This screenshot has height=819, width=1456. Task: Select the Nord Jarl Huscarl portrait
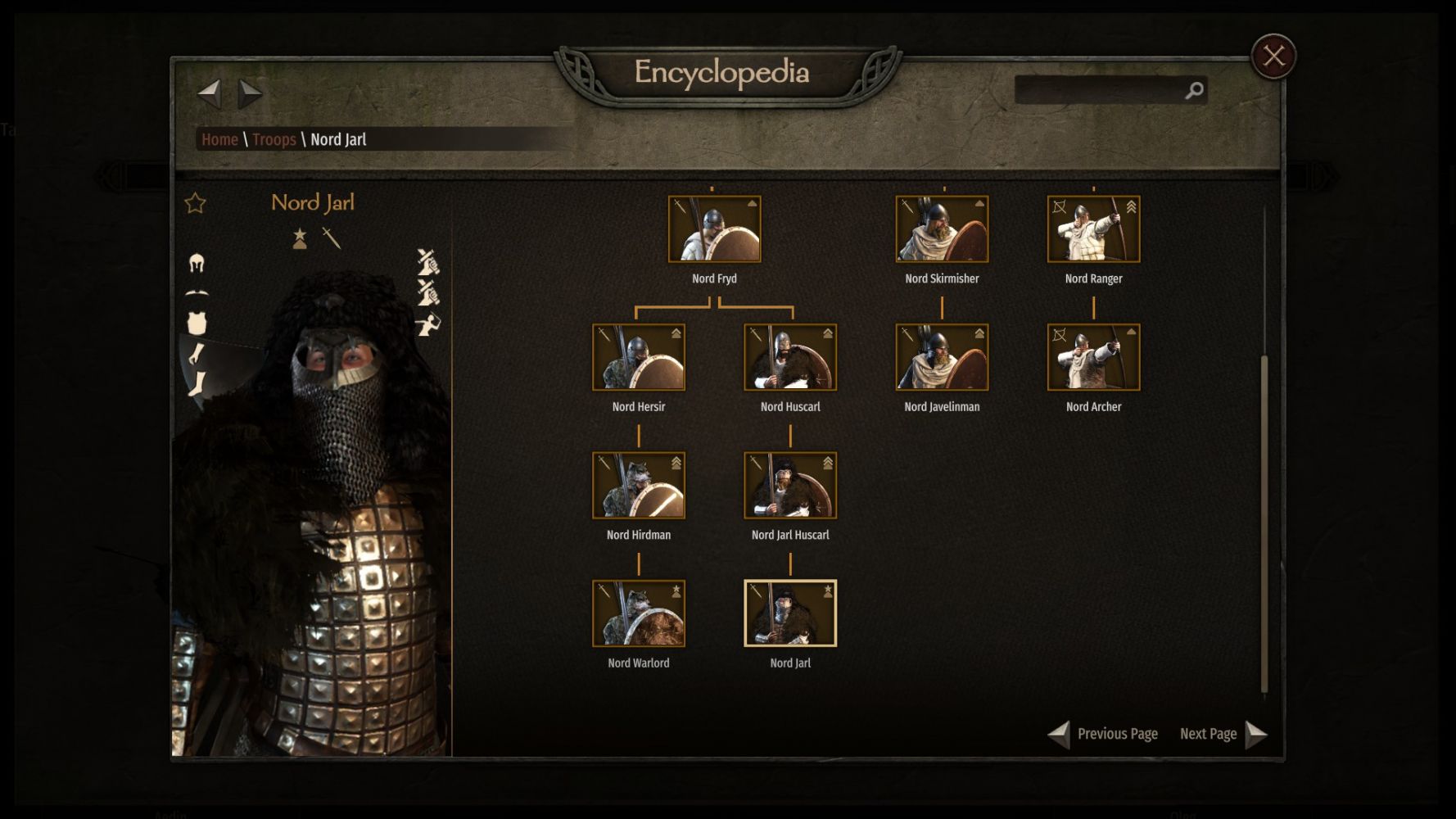(x=790, y=486)
